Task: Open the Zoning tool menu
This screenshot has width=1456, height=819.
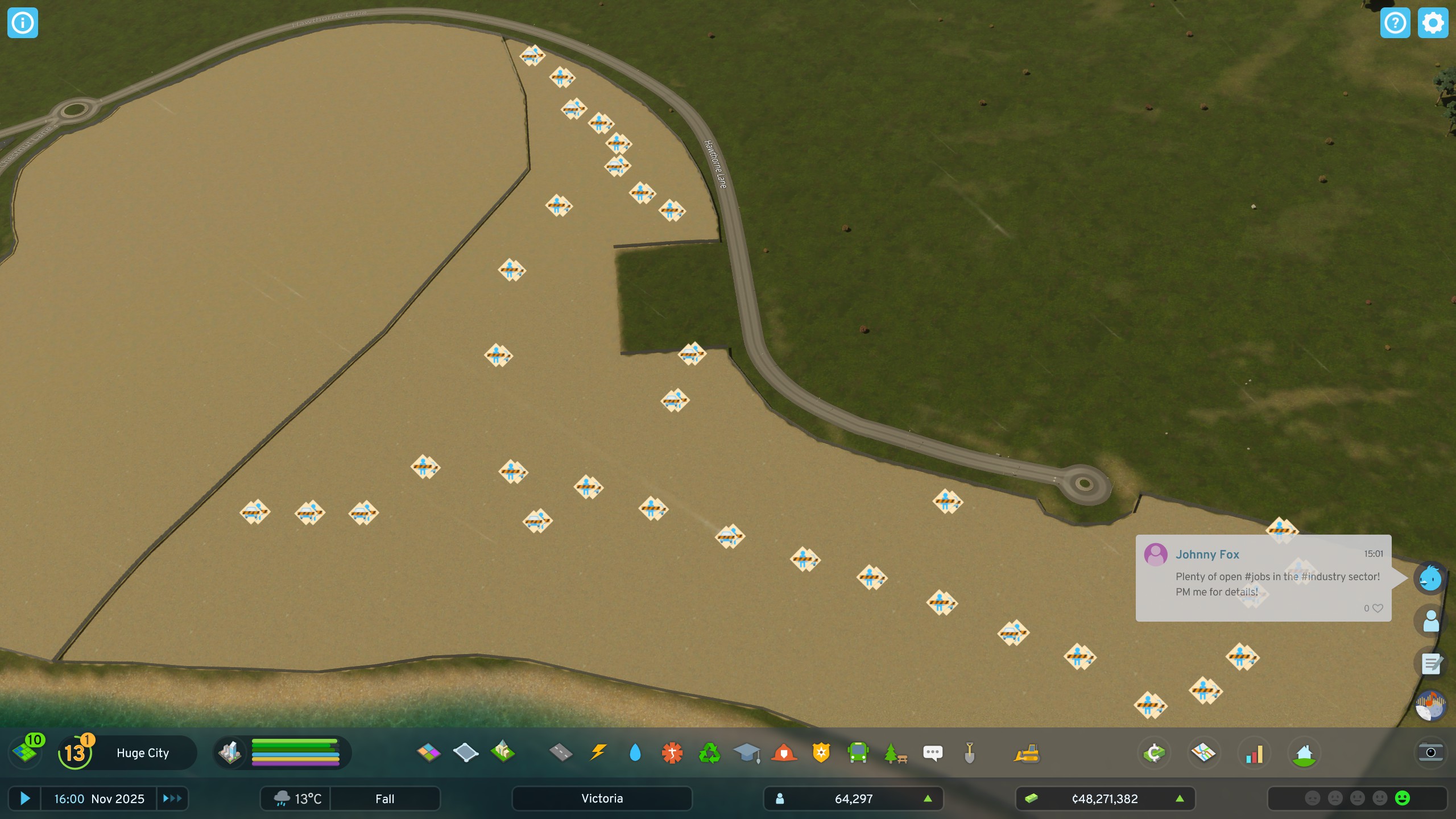Action: 430,753
